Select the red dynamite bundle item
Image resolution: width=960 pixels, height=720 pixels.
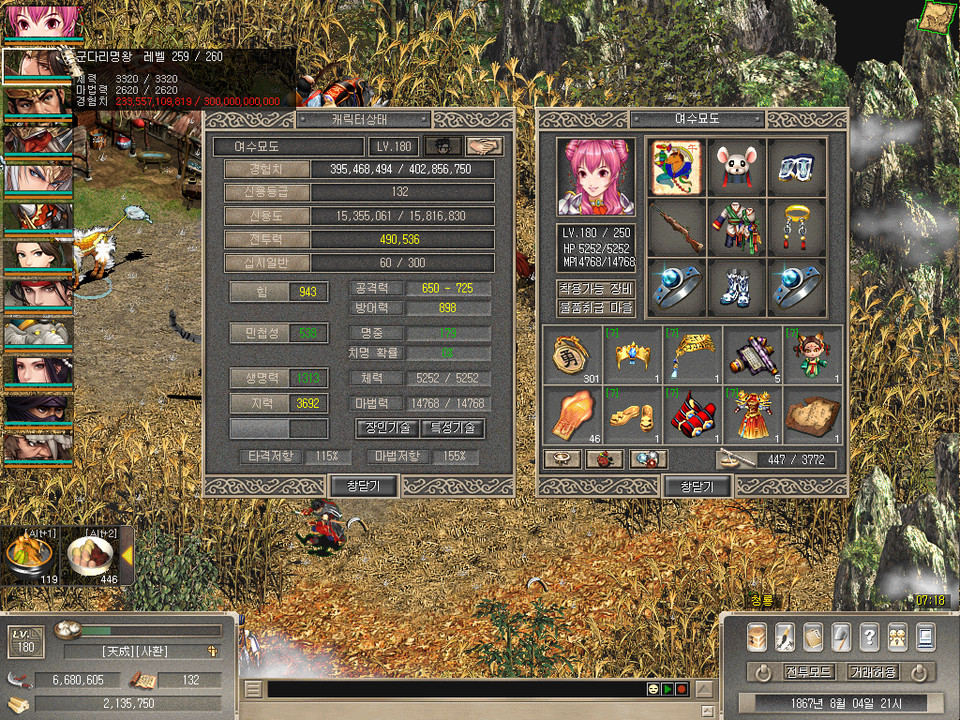(692, 414)
